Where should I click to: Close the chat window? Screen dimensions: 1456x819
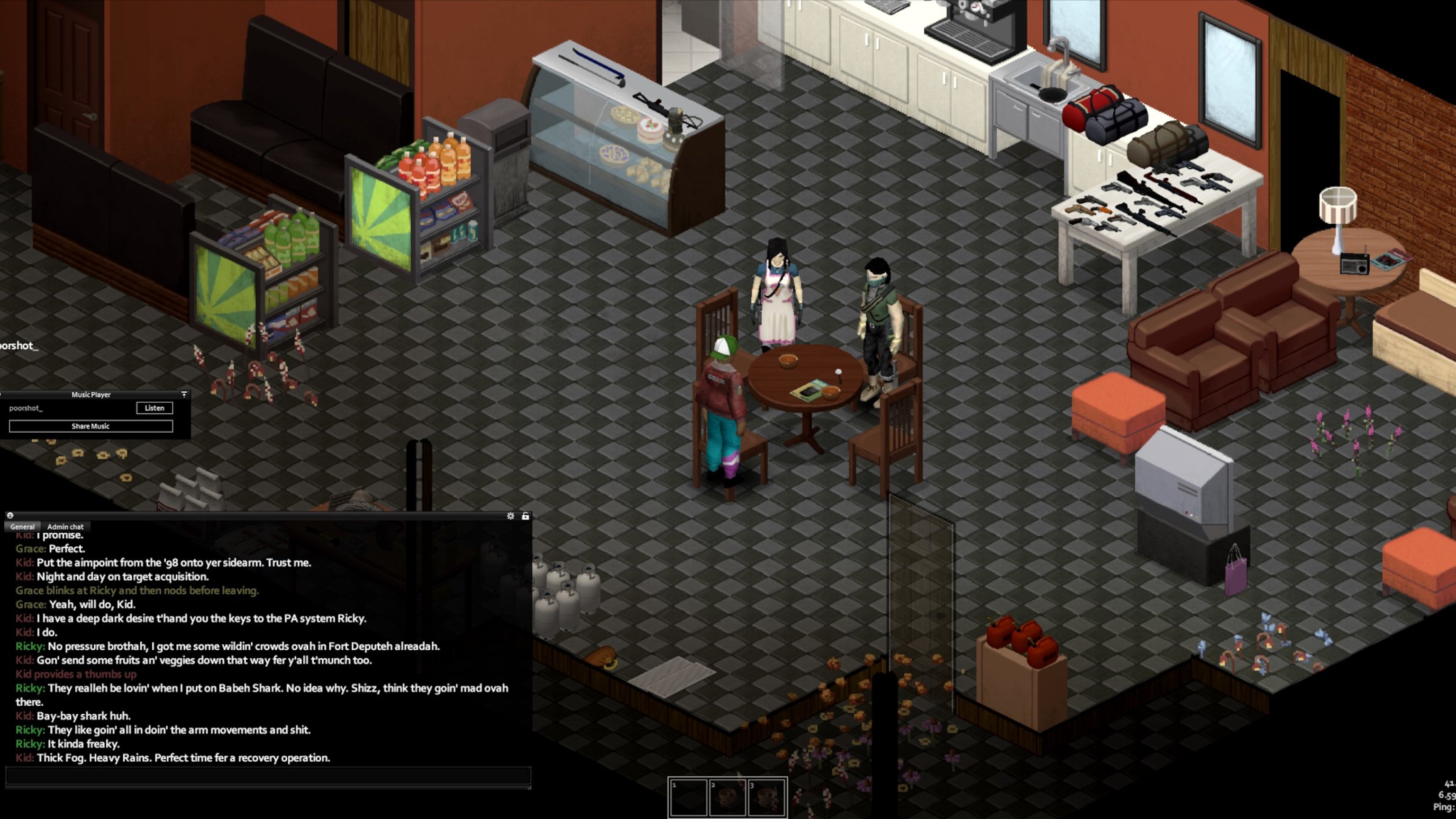click(10, 516)
